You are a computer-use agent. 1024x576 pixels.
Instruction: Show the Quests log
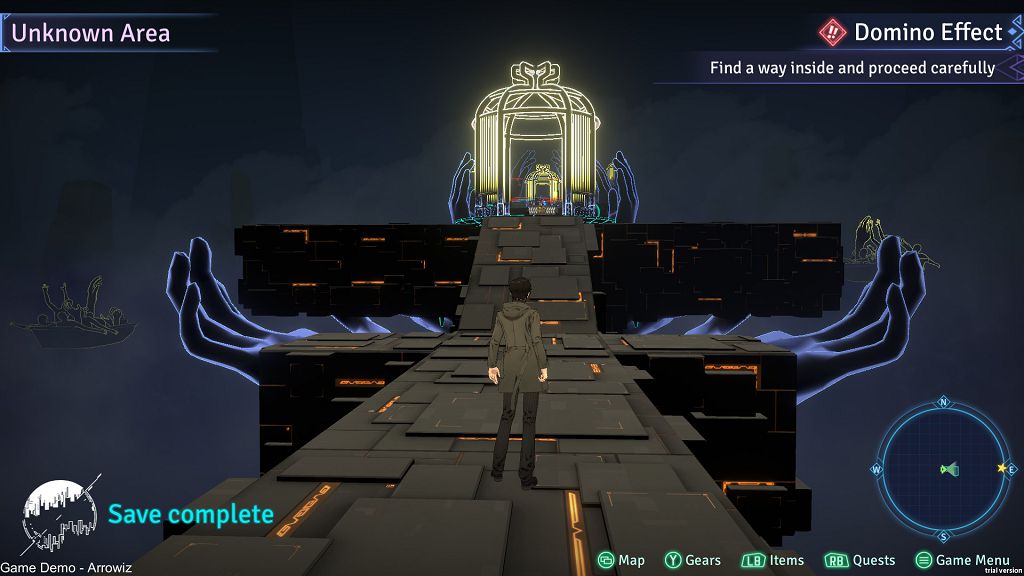[x=860, y=560]
